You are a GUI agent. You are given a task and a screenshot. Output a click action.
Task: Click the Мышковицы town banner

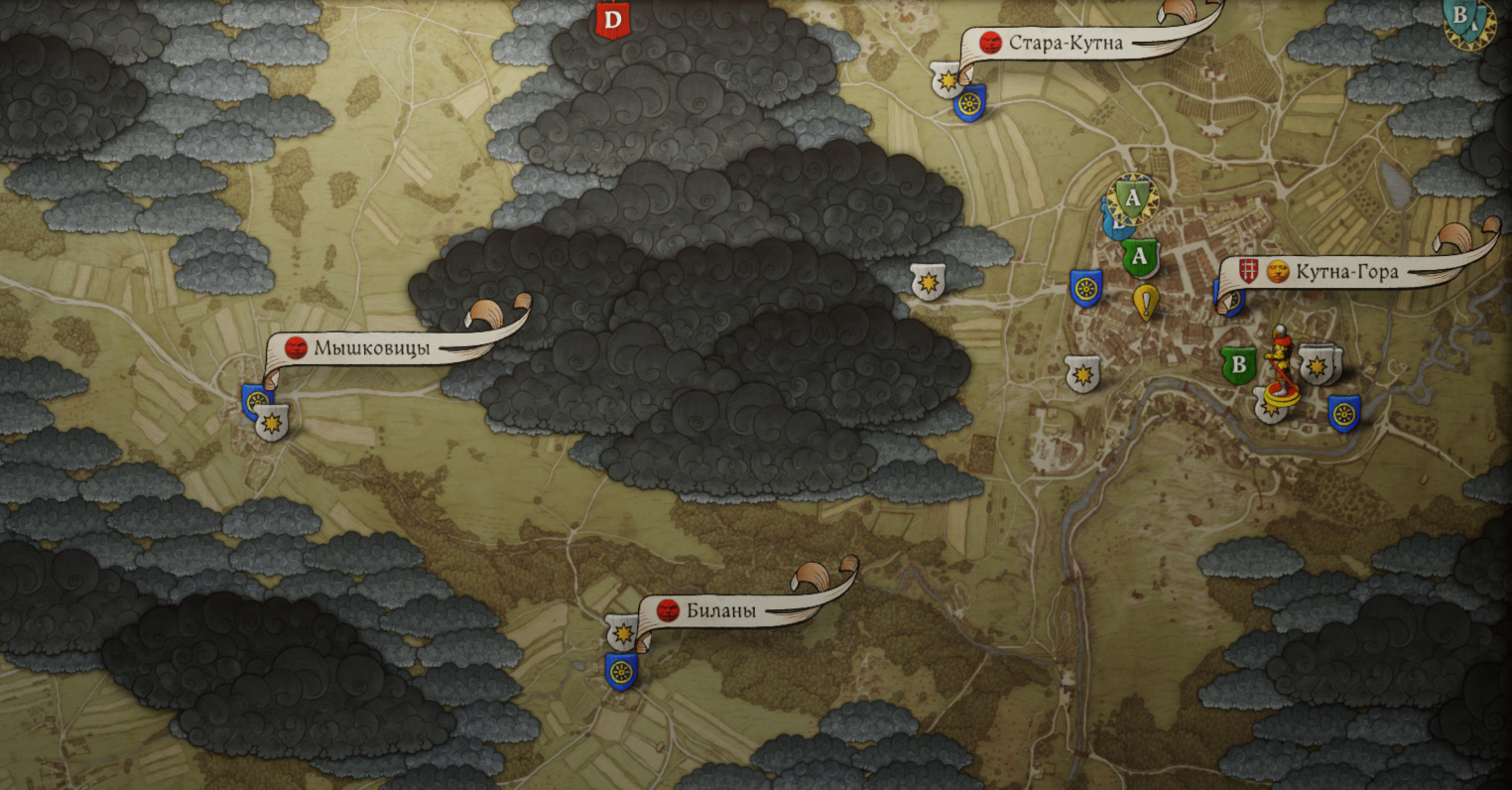pyautogui.click(x=371, y=347)
